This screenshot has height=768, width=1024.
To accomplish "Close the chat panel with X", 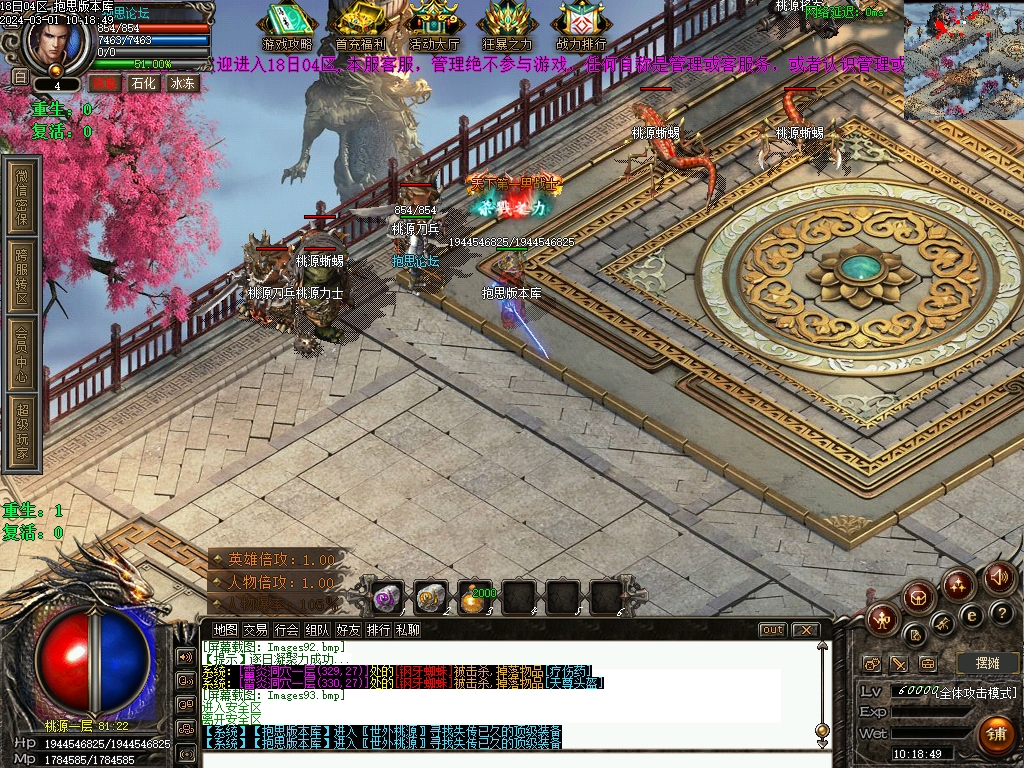I will 805,630.
